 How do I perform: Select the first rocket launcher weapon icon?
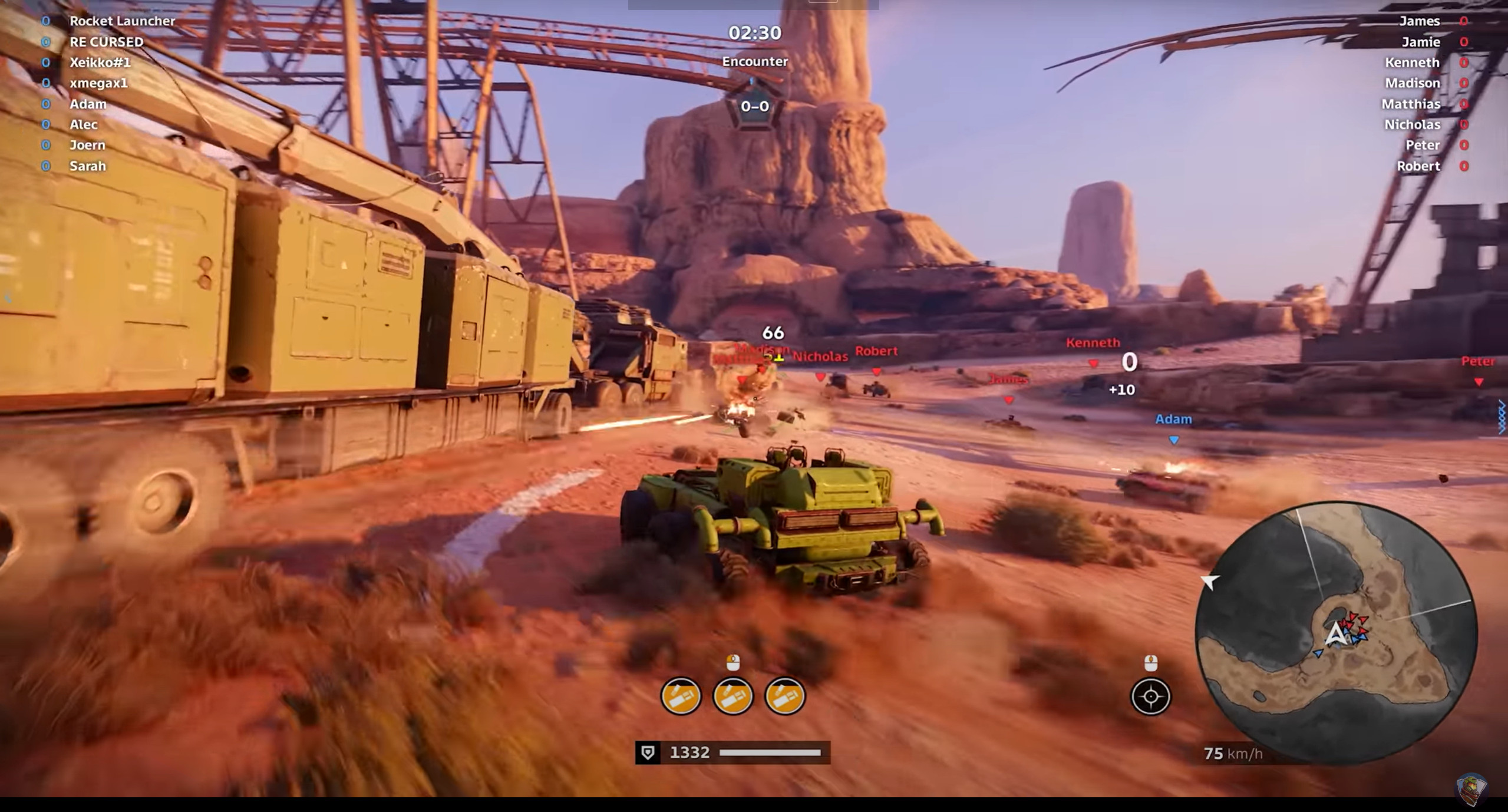pyautogui.click(x=682, y=696)
